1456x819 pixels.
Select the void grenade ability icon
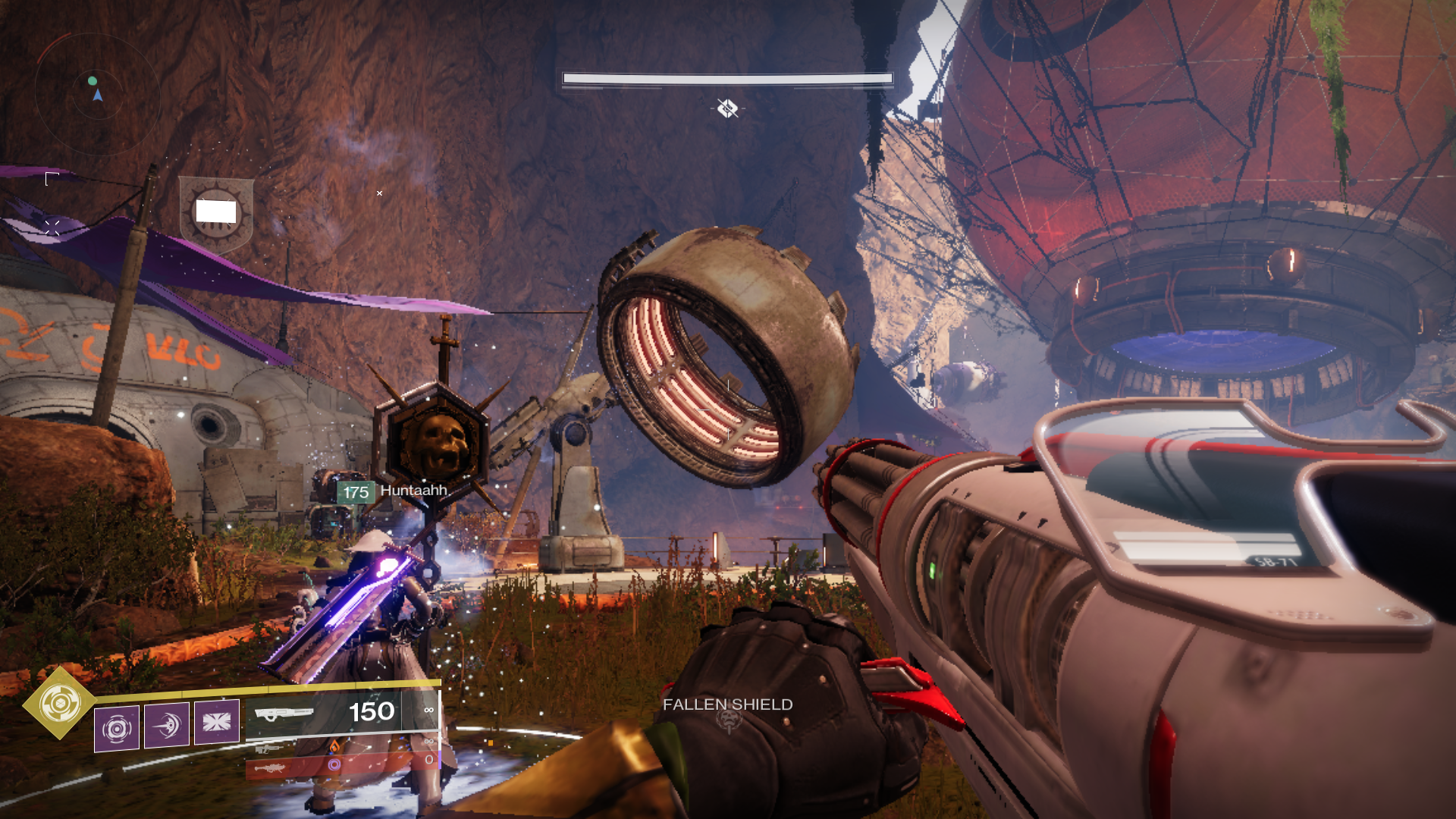click(117, 729)
